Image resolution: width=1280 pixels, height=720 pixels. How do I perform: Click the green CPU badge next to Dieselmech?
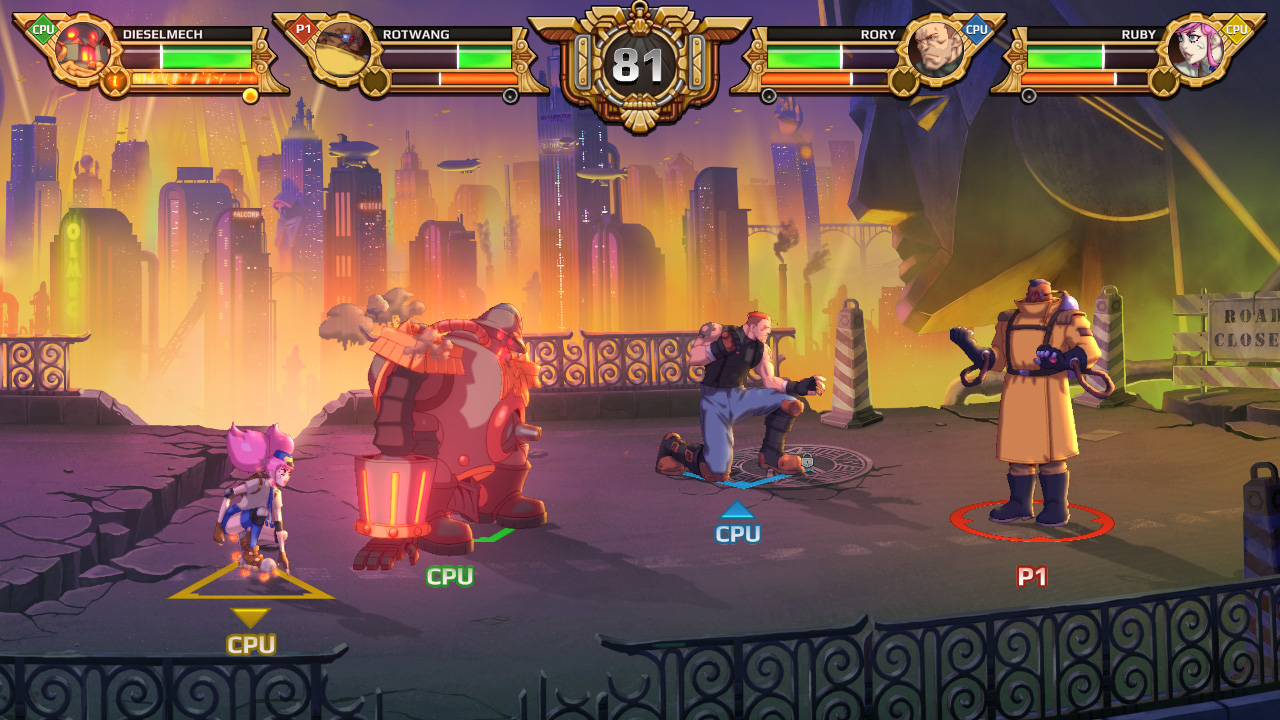44,29
